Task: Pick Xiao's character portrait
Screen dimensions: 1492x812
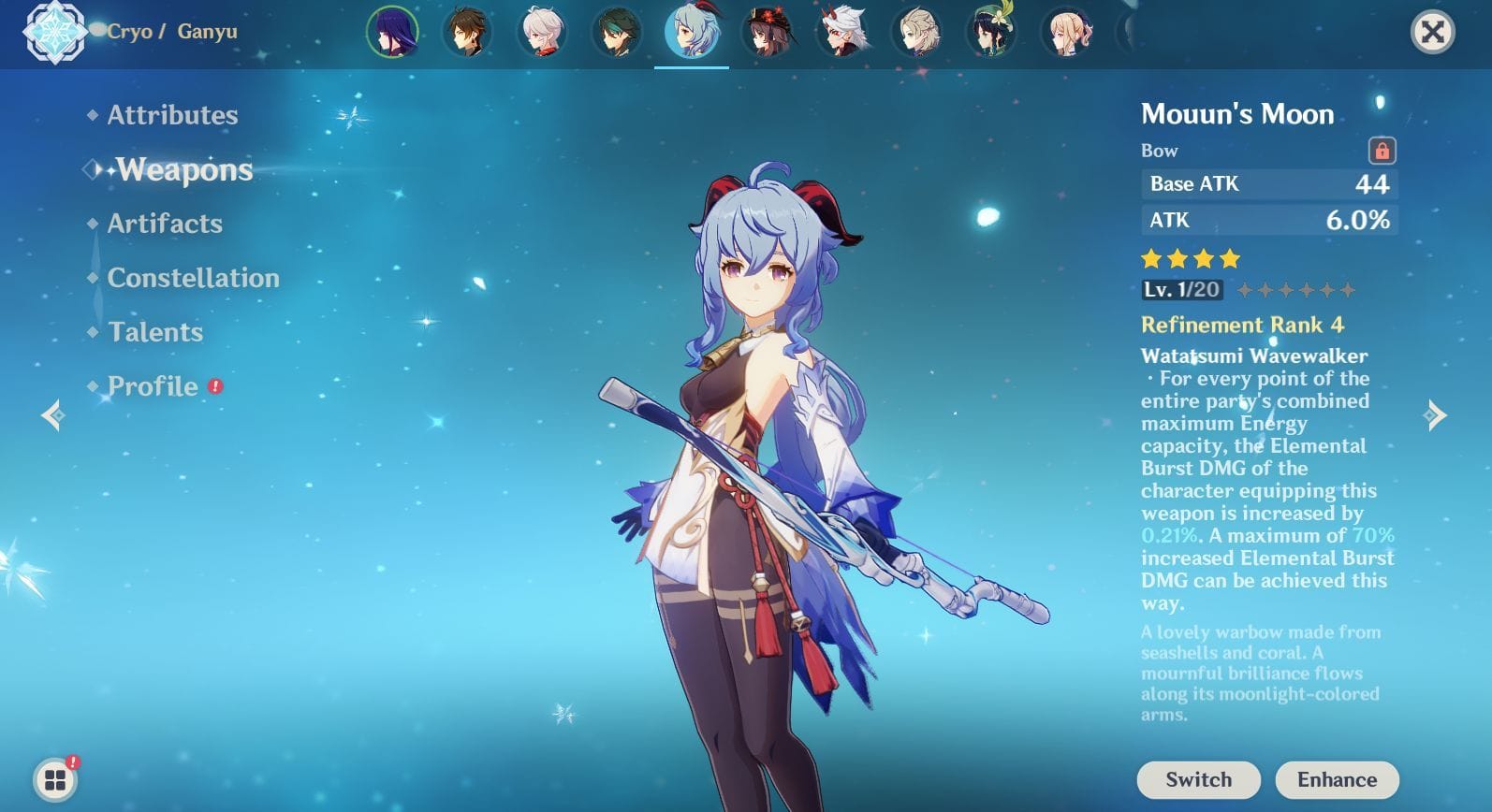Action: click(617, 32)
